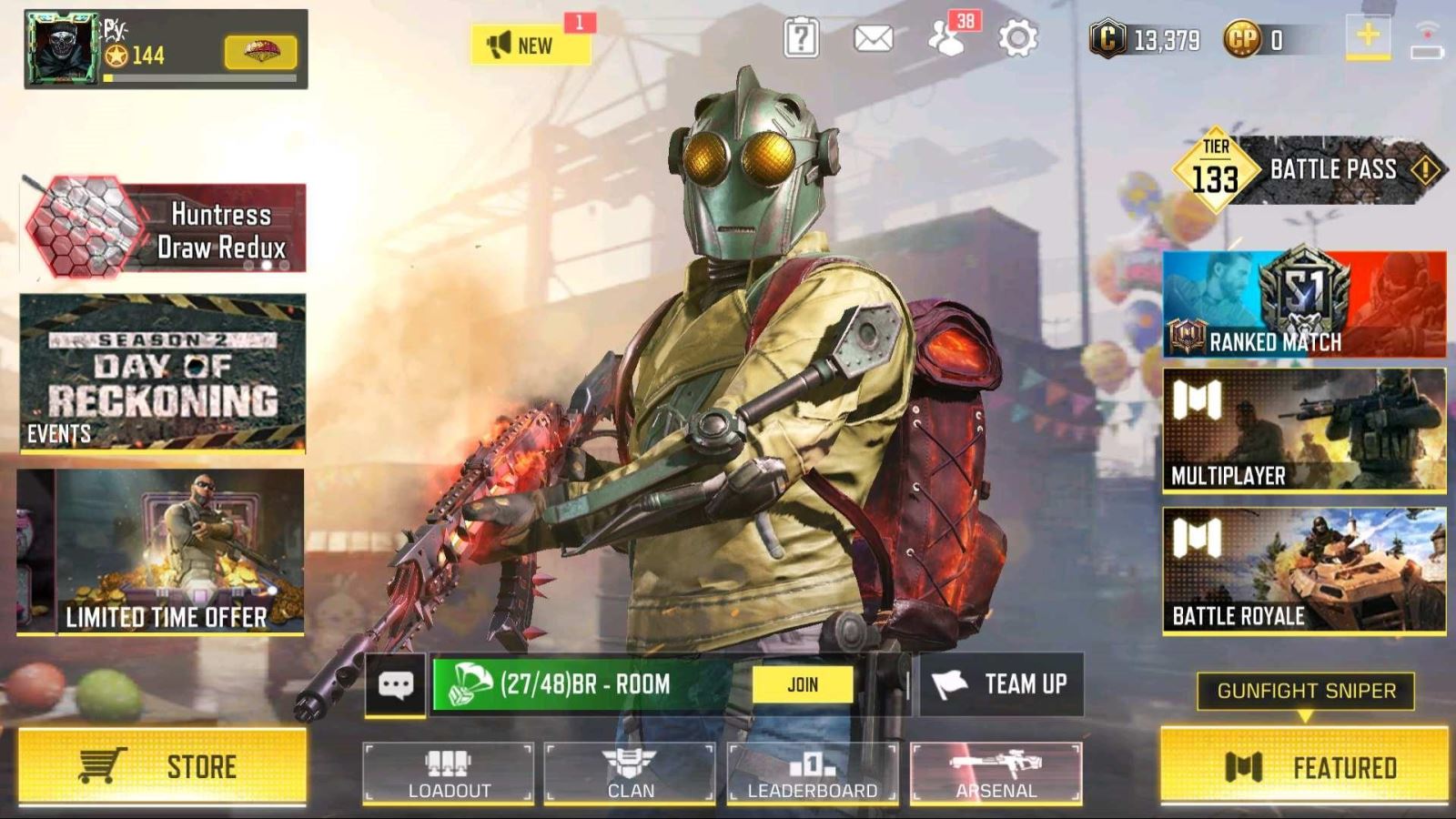This screenshot has width=1456, height=819.
Task: View the Limited Time Offer
Action: pyautogui.click(x=162, y=551)
